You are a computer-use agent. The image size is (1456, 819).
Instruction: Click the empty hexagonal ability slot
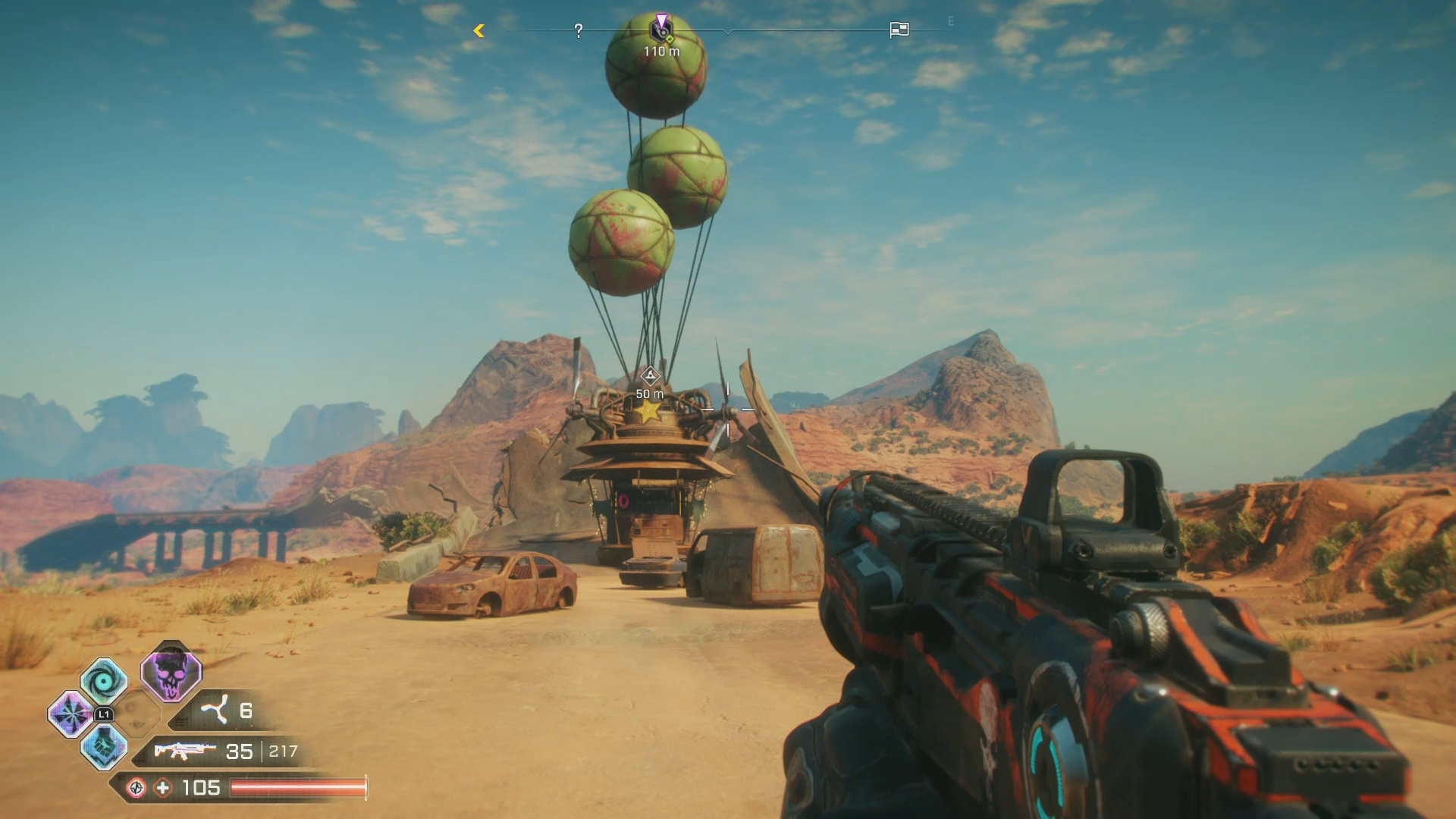coord(139,715)
